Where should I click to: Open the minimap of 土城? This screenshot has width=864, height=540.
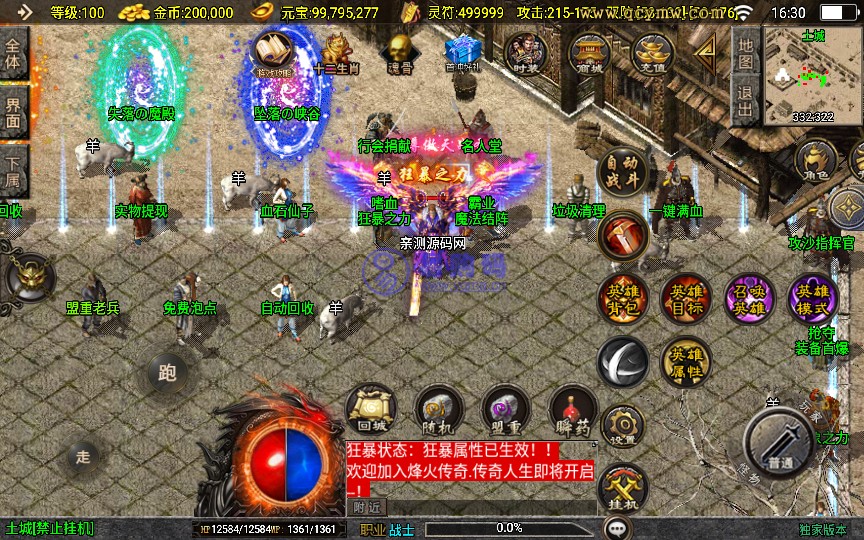810,76
